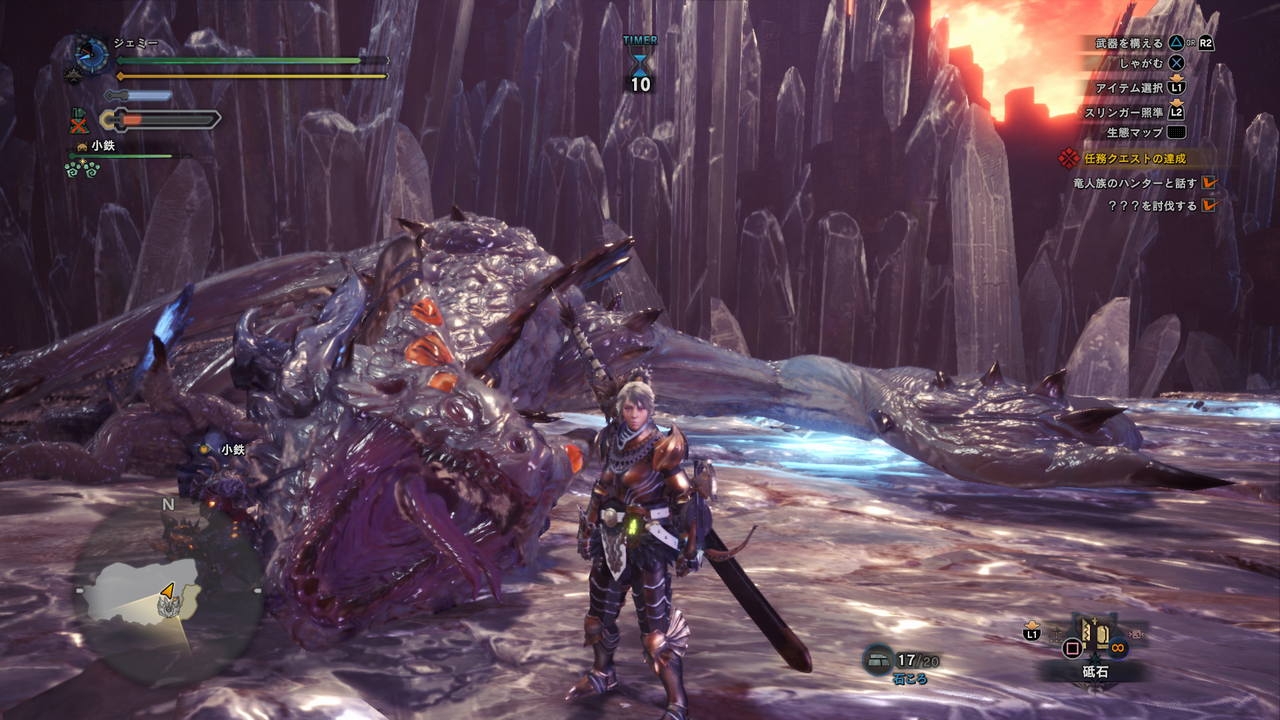
Task: Select the Palico 小鉄 status entry
Action: (102, 146)
